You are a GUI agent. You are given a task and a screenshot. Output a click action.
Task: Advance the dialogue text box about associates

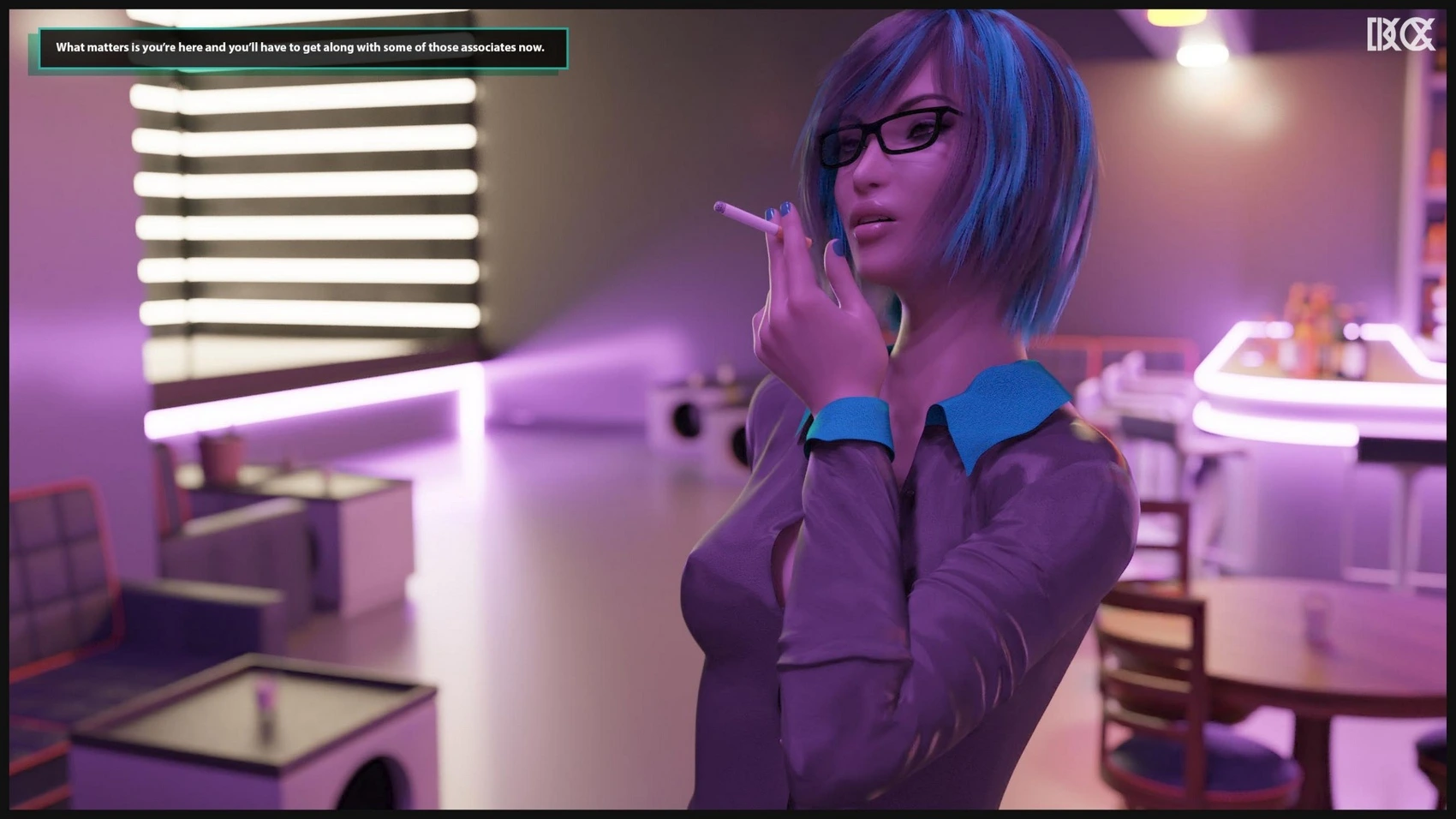(301, 48)
